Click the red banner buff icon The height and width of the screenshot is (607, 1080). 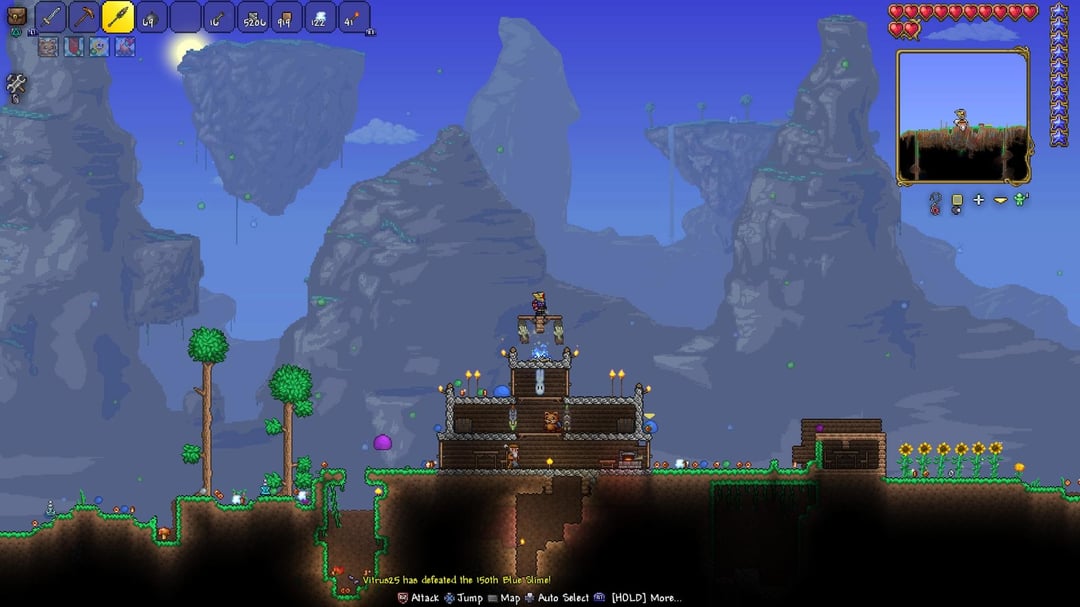click(74, 46)
